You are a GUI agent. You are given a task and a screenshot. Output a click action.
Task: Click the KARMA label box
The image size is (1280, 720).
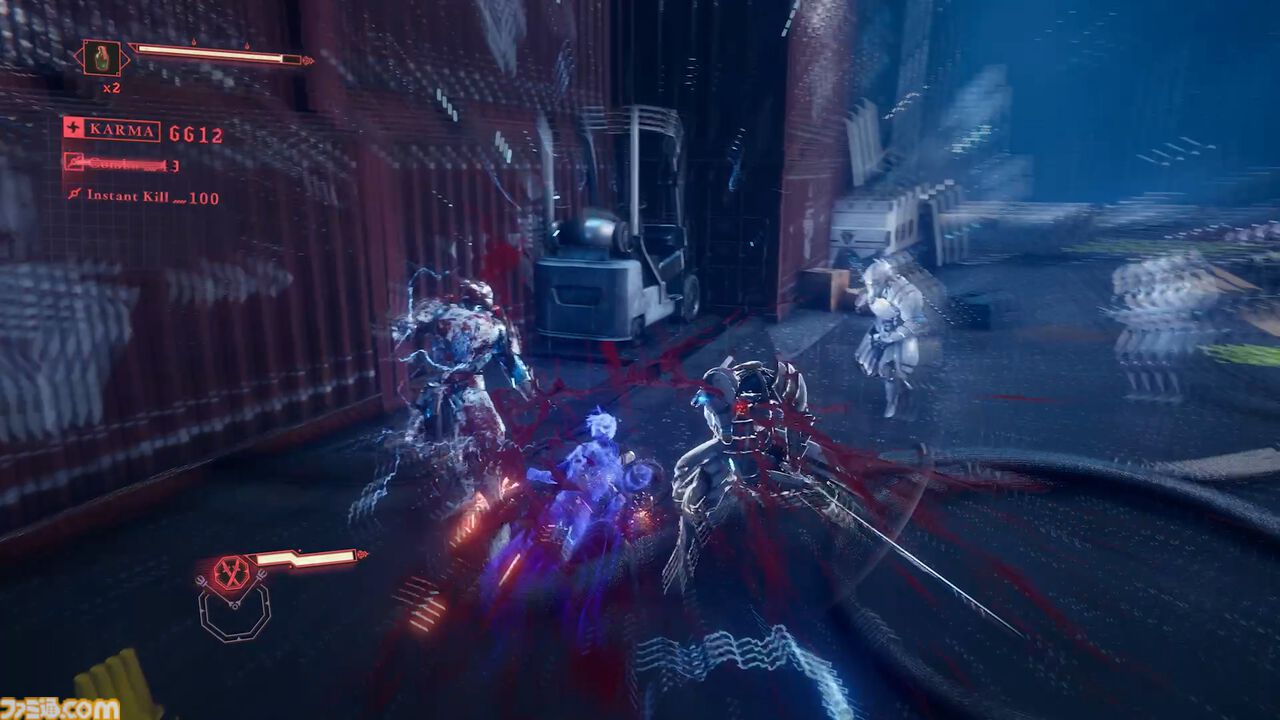112,130
